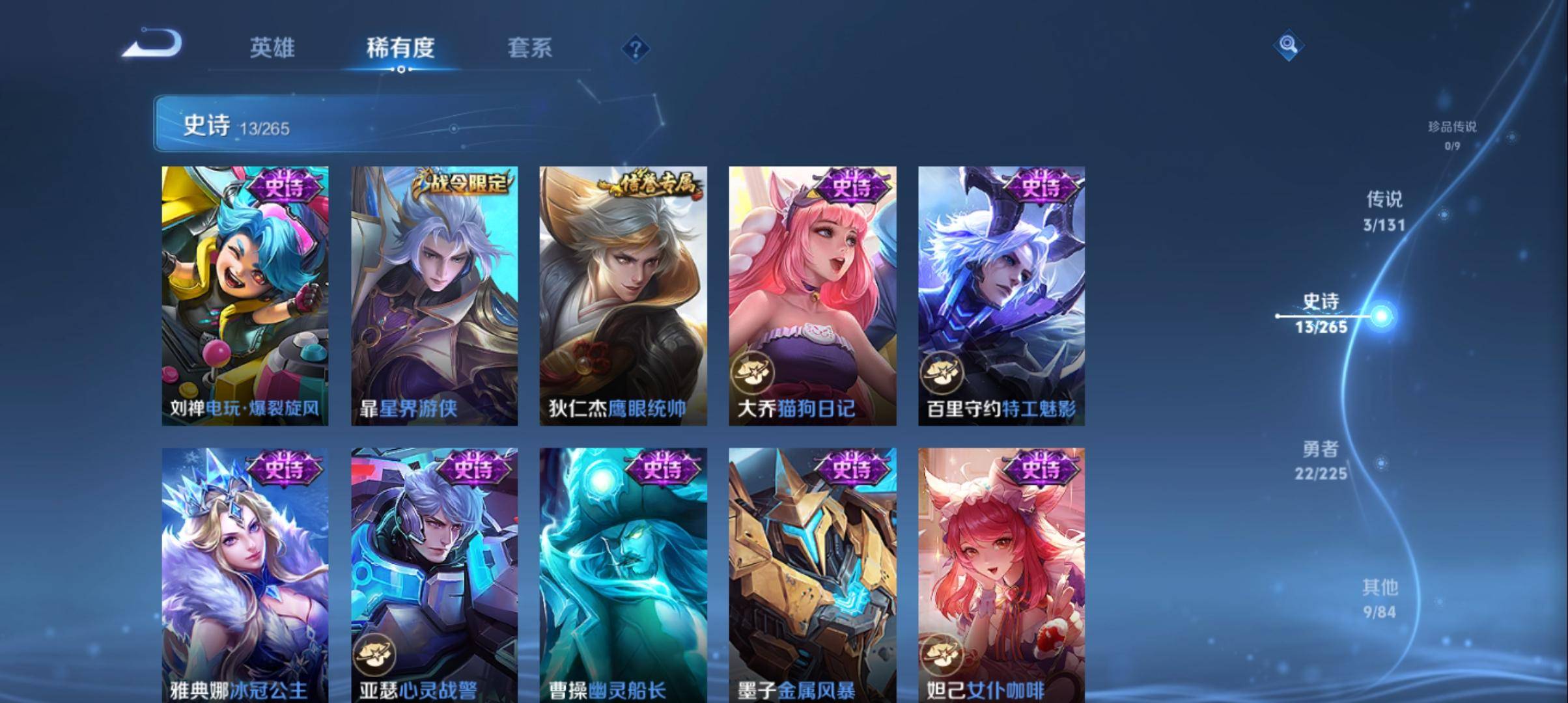Click the magnifier search icon

tap(1287, 46)
